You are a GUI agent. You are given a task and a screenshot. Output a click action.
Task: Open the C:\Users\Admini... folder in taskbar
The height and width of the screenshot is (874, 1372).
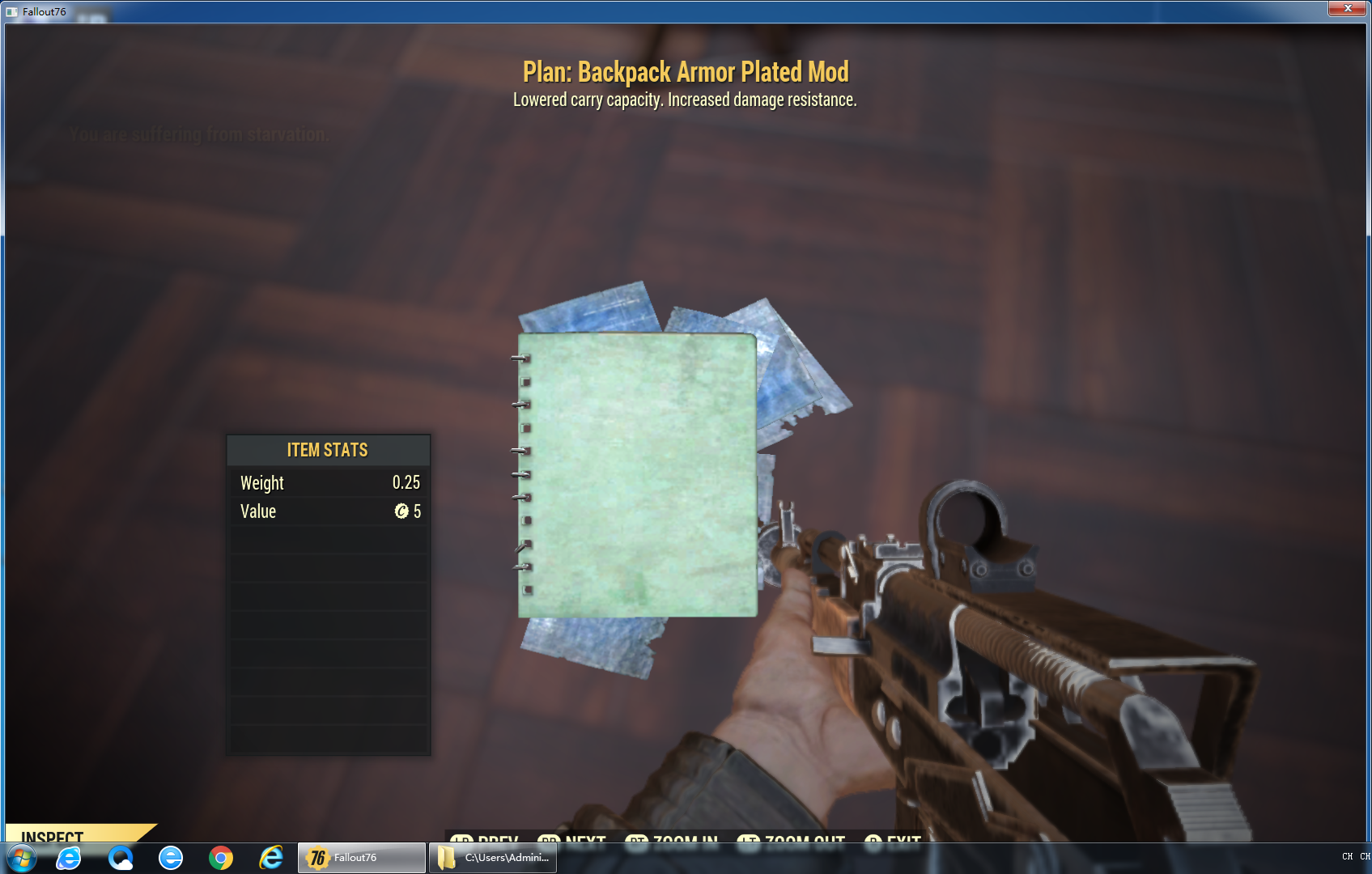(492, 857)
